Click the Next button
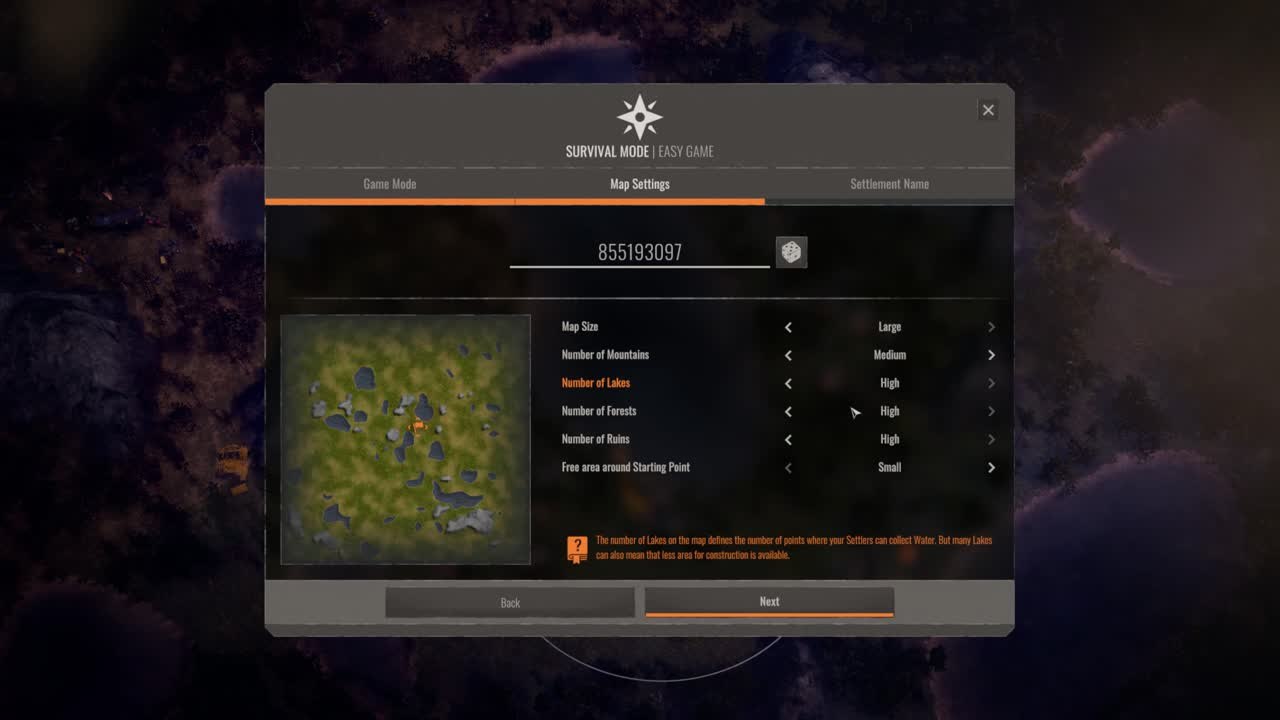 coord(769,602)
